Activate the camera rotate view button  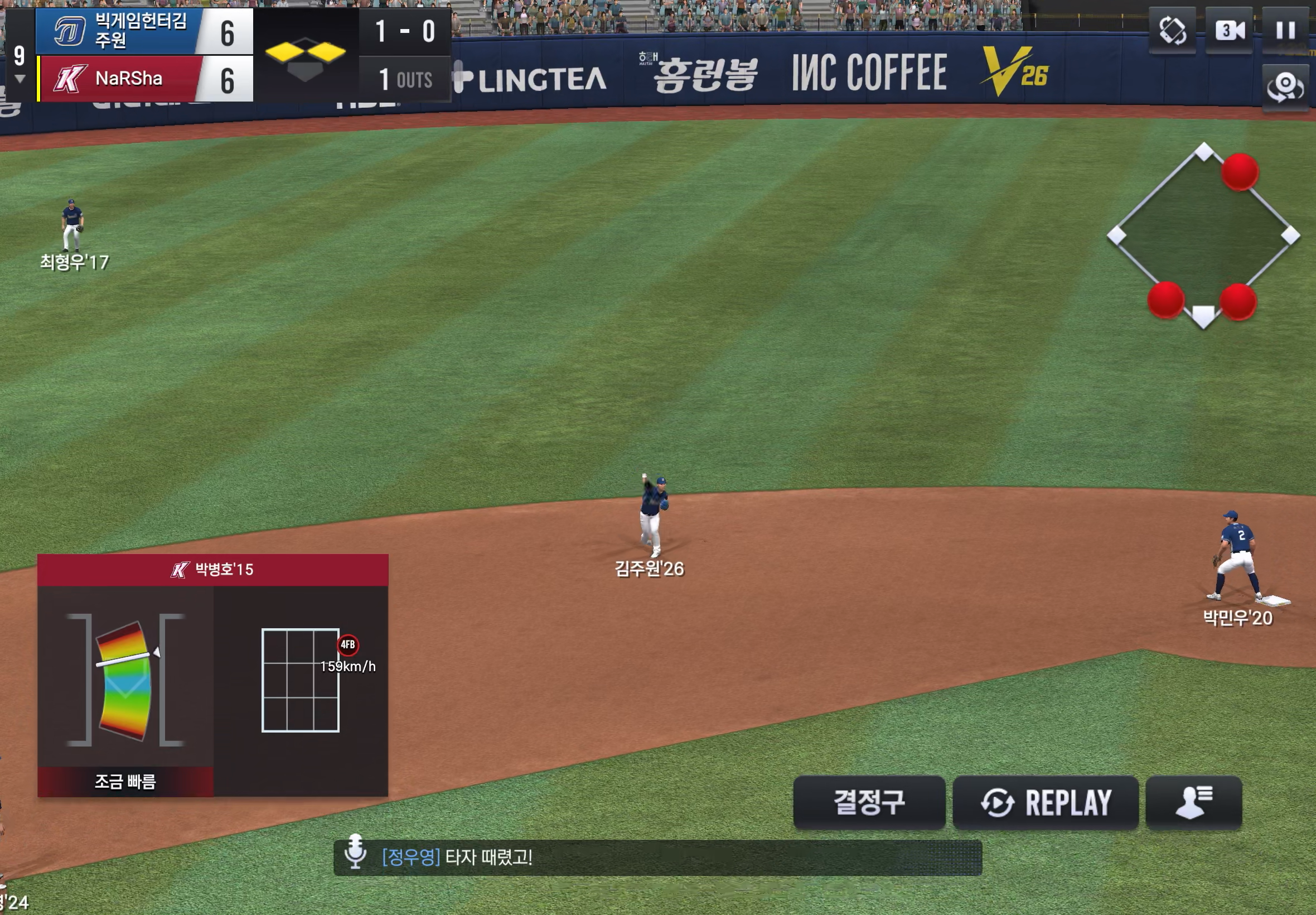1285,86
